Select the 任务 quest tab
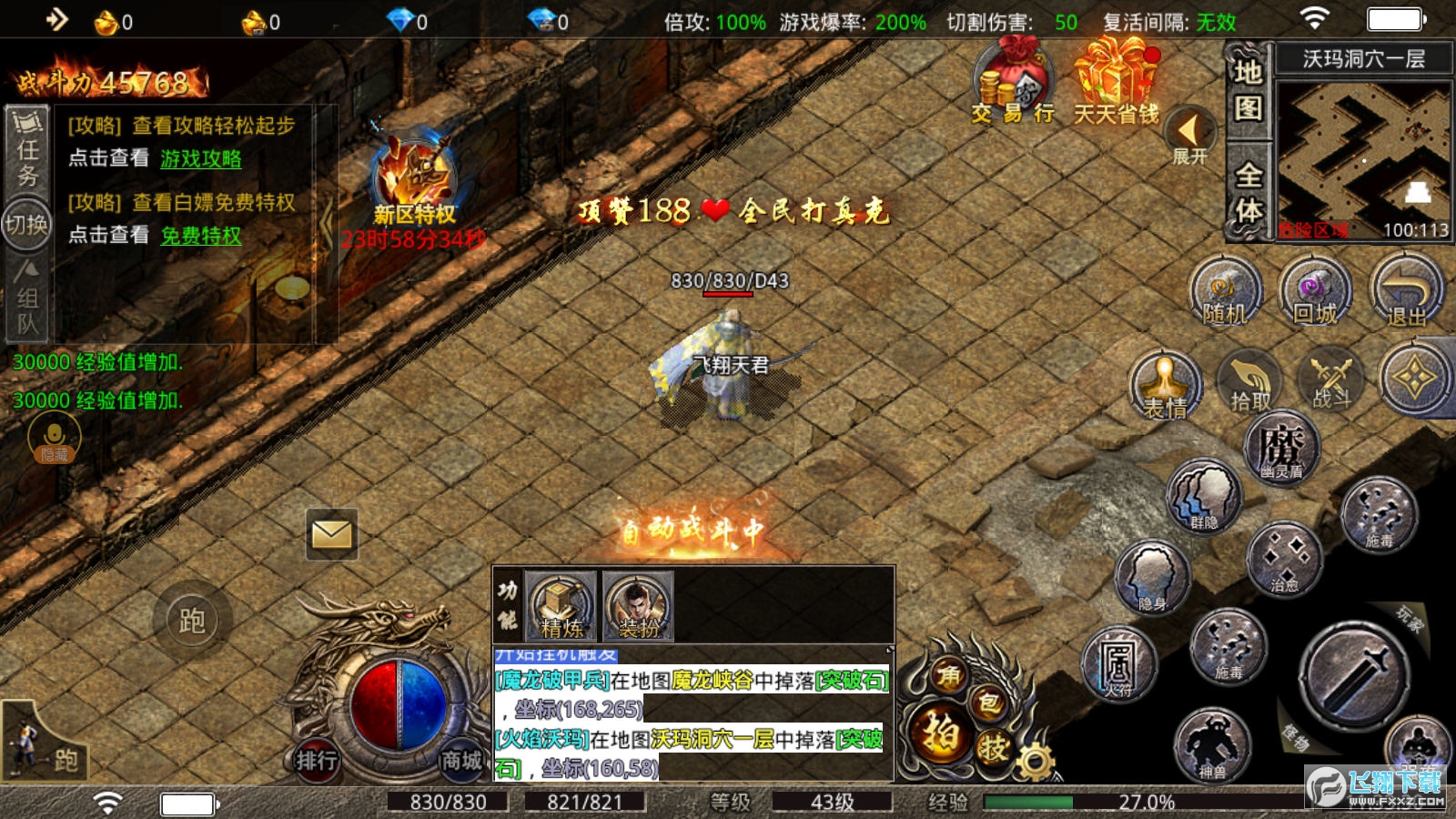Image resolution: width=1456 pixels, height=819 pixels. [27, 150]
